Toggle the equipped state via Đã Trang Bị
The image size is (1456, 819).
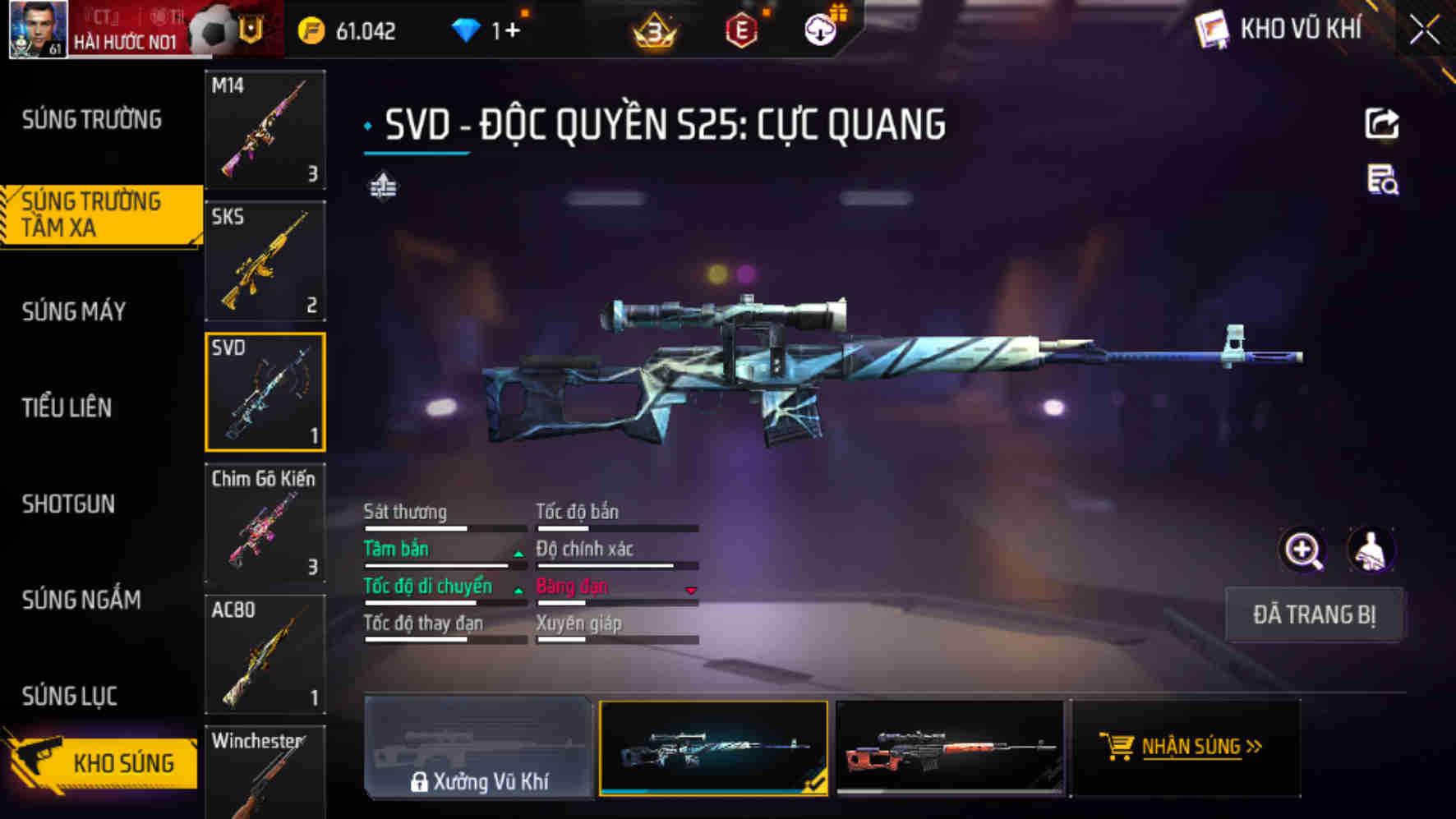1314,615
